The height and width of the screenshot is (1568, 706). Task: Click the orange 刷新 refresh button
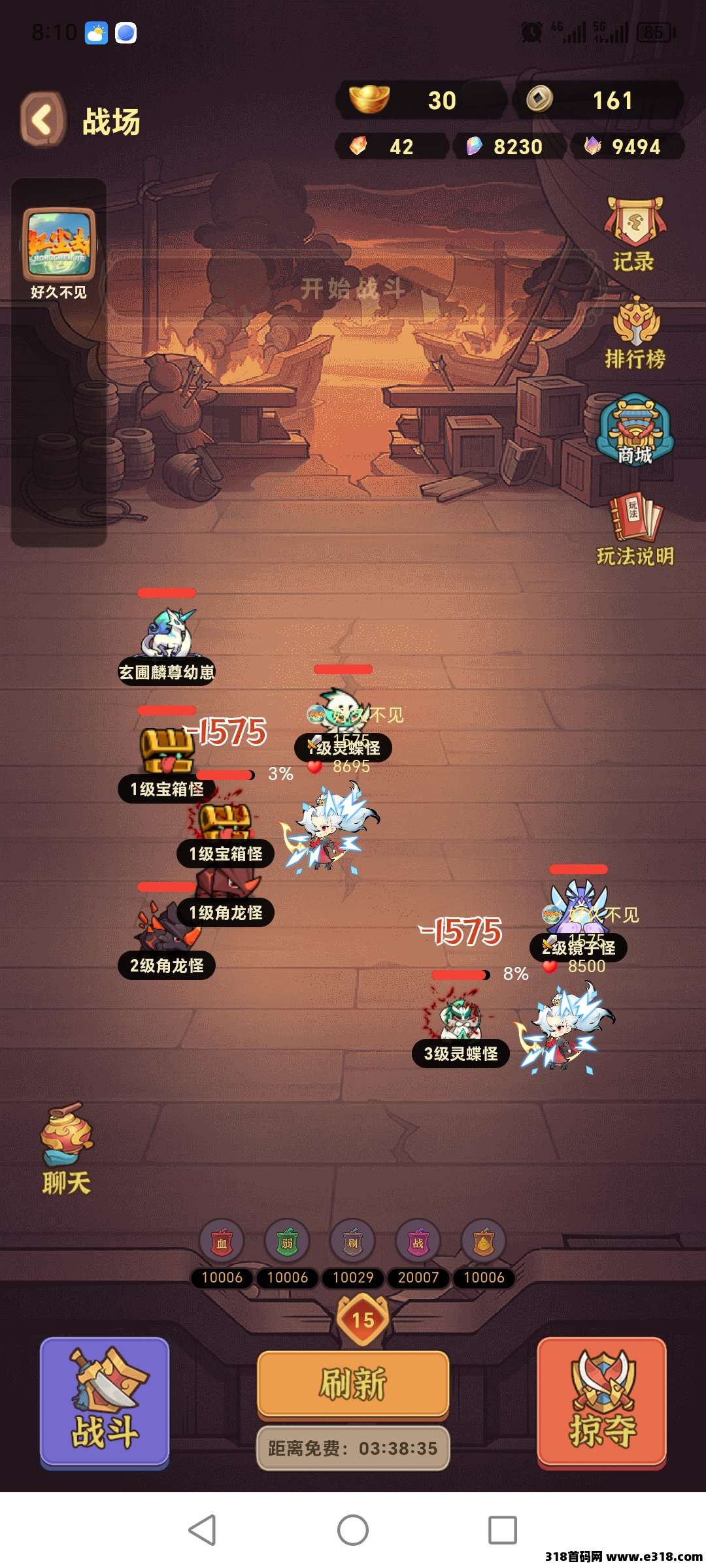[x=353, y=1384]
